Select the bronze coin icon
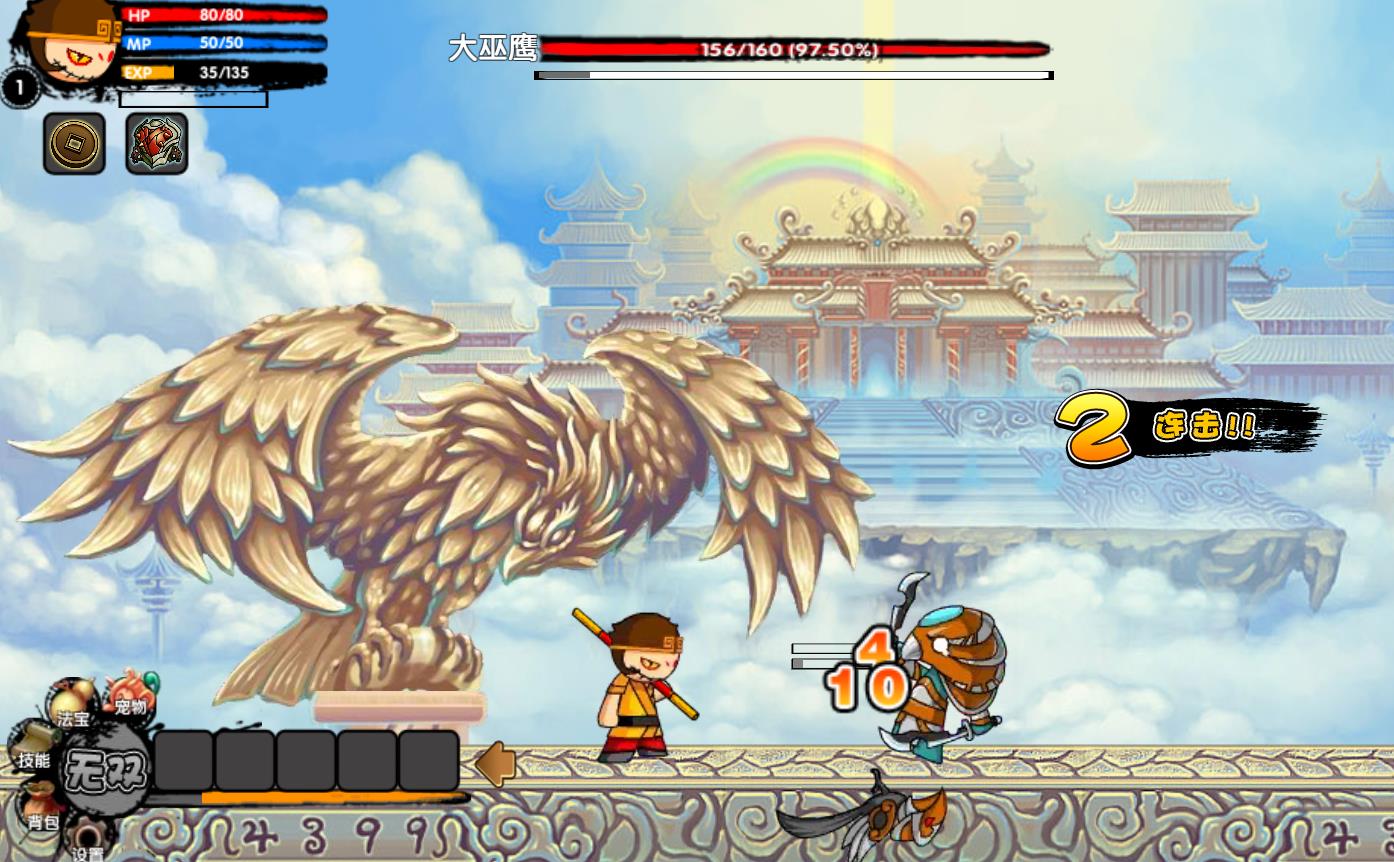Image resolution: width=1394 pixels, height=862 pixels. pos(74,144)
